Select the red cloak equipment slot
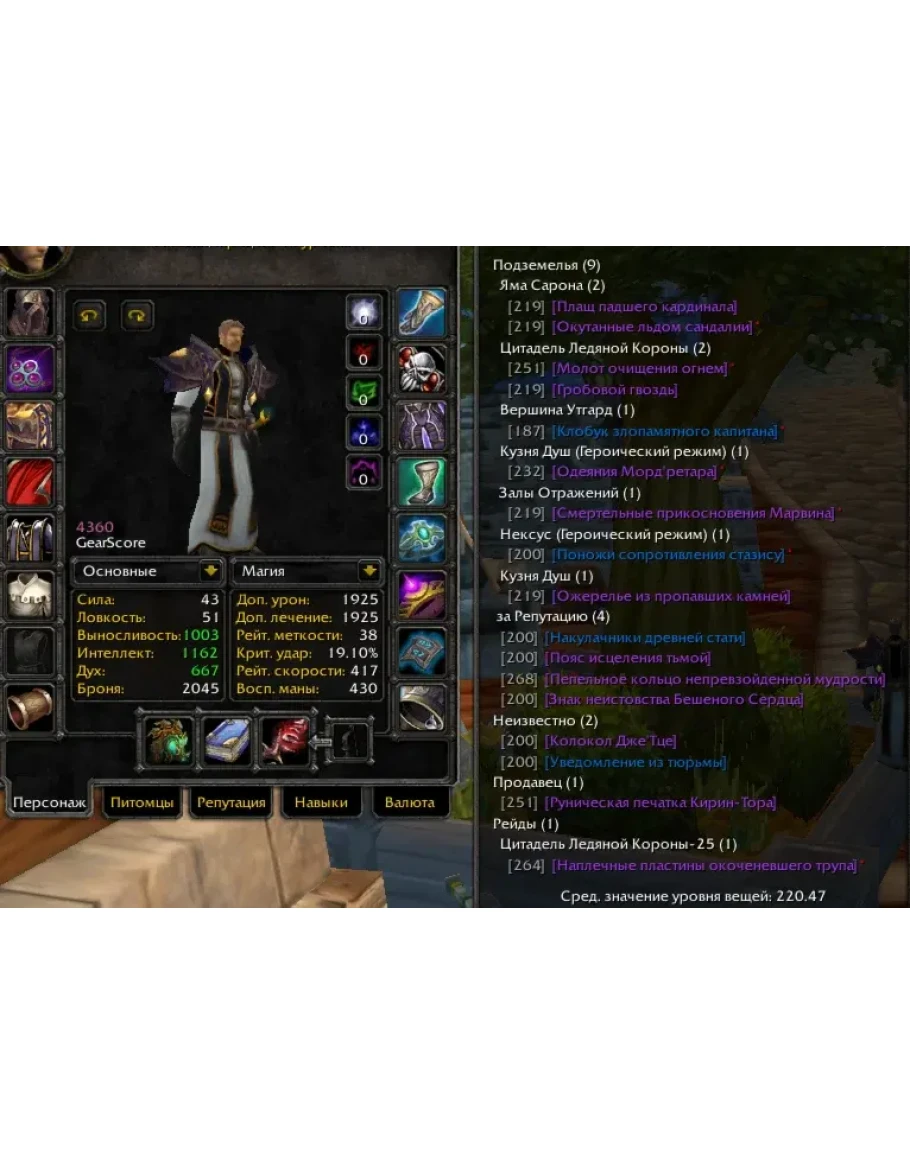Image resolution: width=910 pixels, height=1155 pixels. (x=31, y=483)
